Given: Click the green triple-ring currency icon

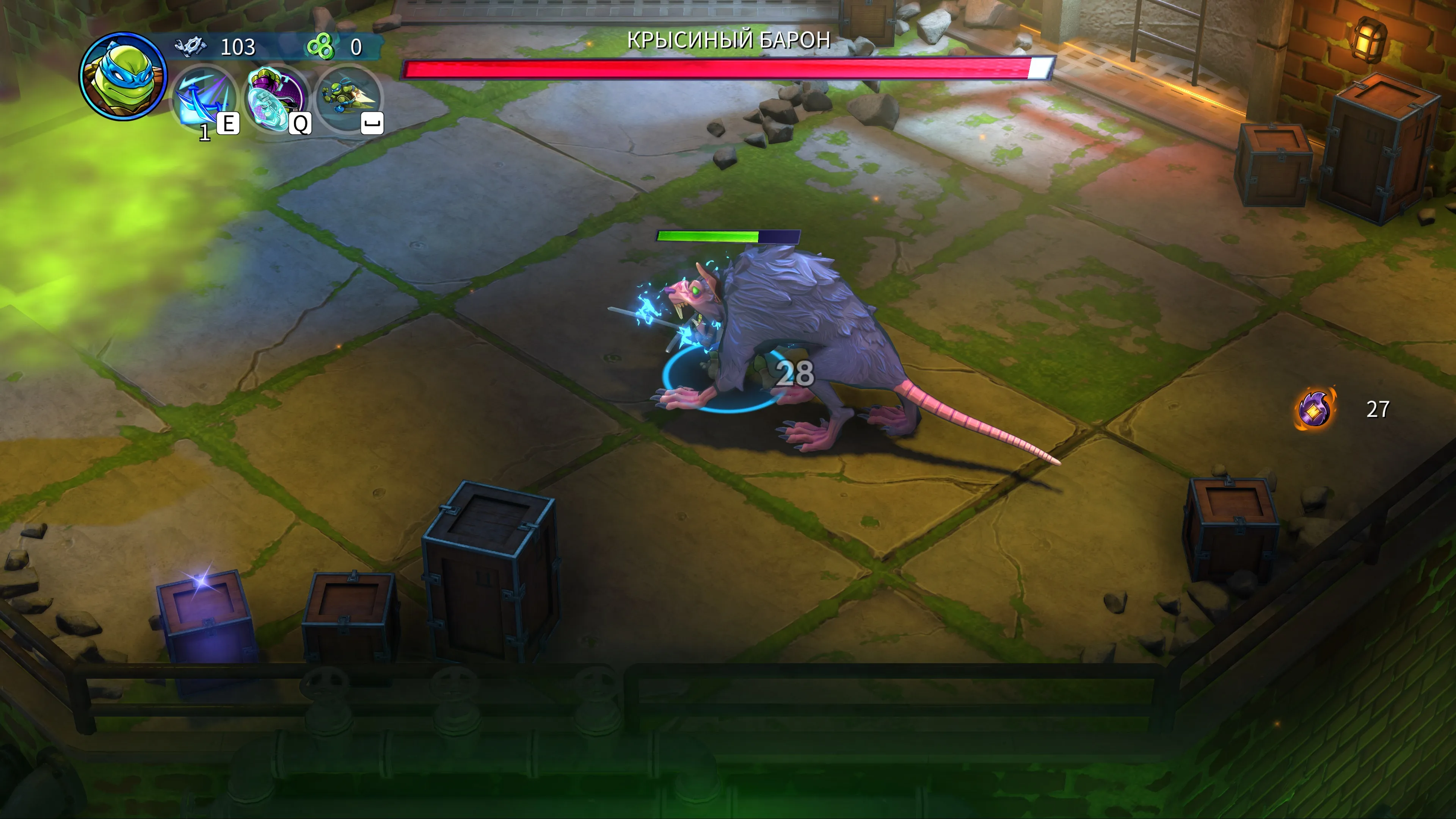Looking at the screenshot, I should (320, 46).
